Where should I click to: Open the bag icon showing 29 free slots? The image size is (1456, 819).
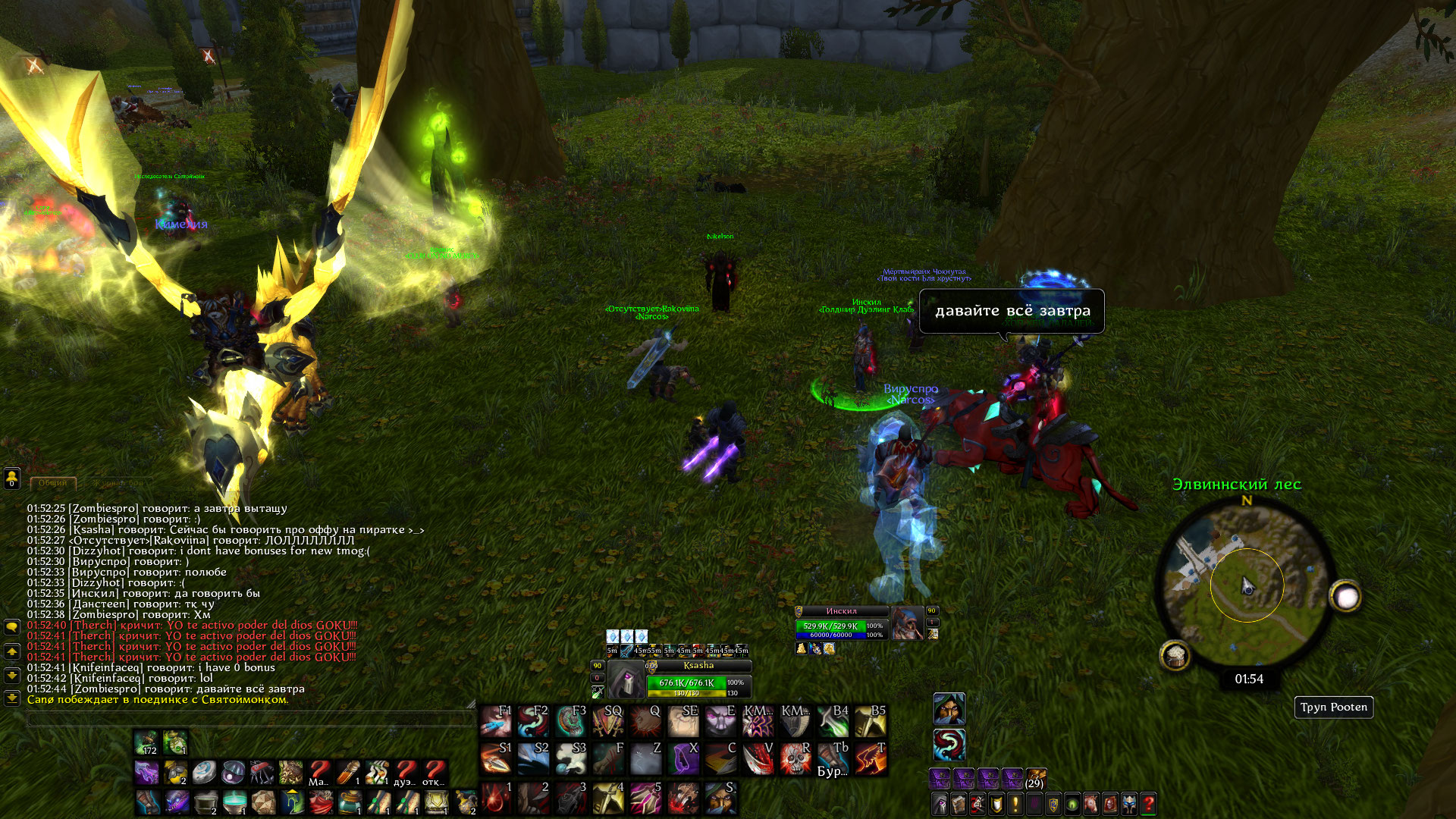(1035, 779)
